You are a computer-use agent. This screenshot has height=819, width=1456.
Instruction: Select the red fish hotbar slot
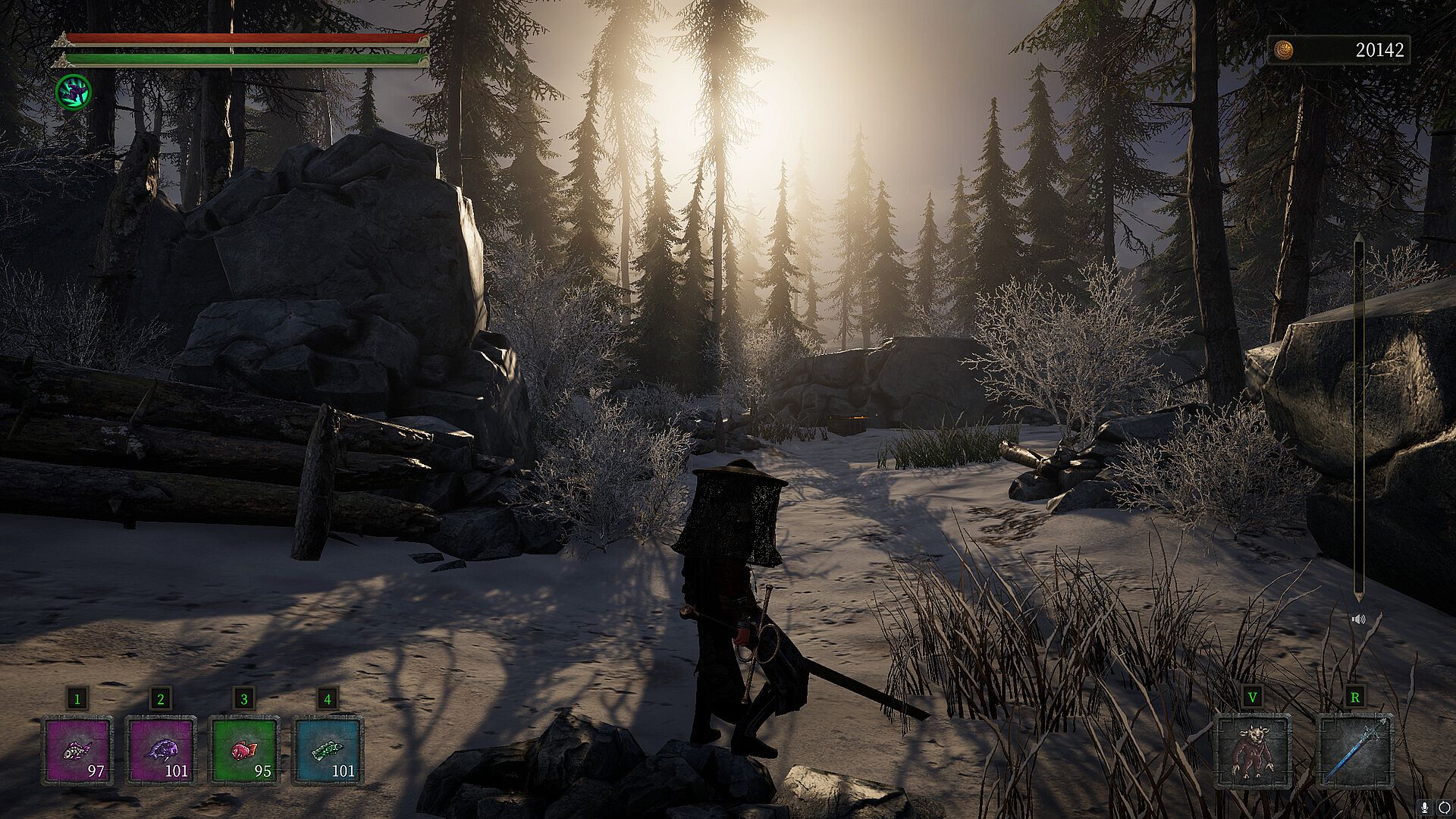[x=244, y=751]
